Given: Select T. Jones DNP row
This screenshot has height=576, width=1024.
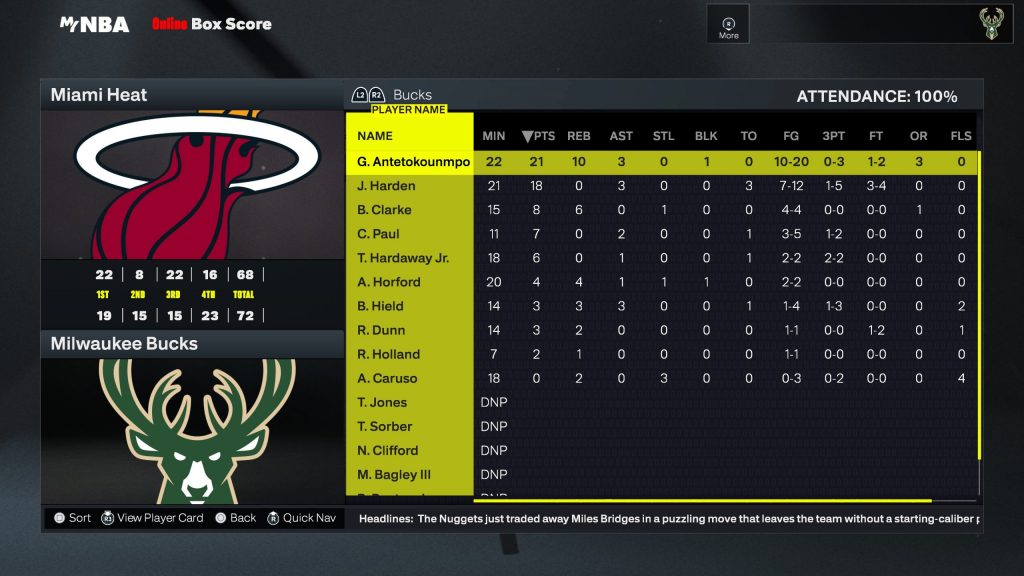Looking at the screenshot, I should coord(382,402).
